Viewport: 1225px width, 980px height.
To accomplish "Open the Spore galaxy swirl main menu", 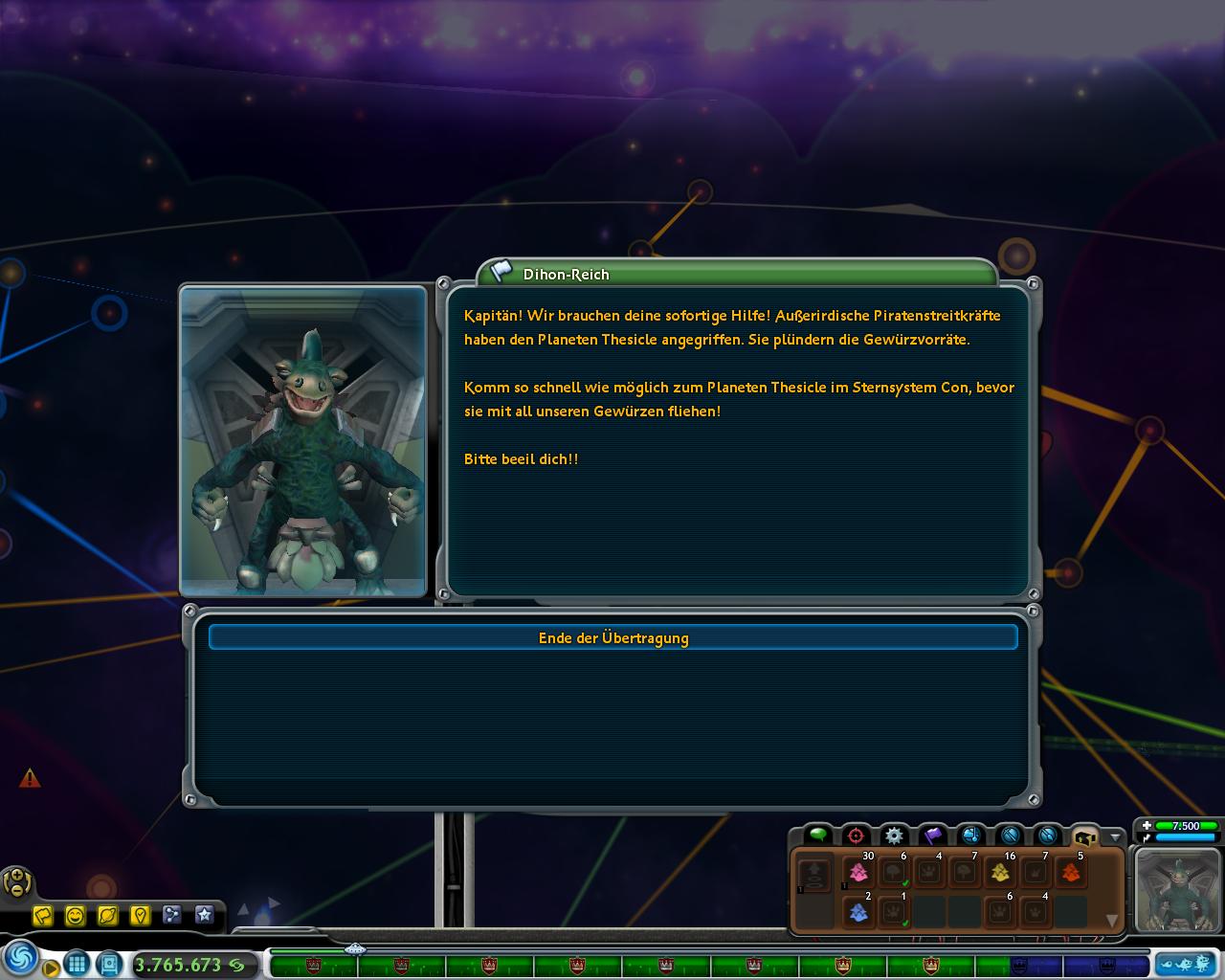I will (21, 958).
